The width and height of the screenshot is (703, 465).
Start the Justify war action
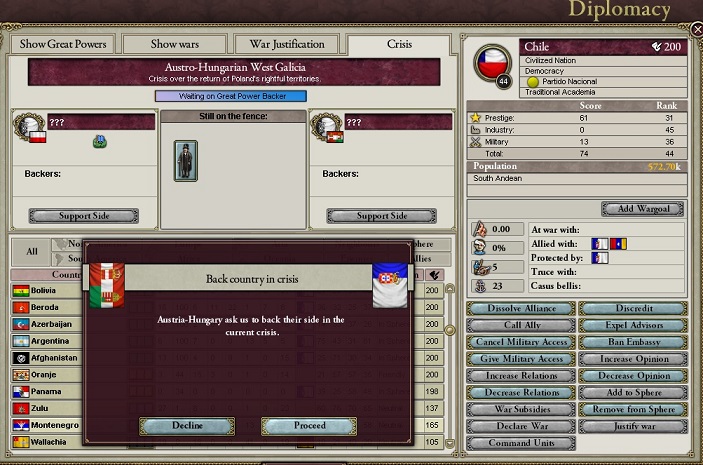[x=633, y=426]
